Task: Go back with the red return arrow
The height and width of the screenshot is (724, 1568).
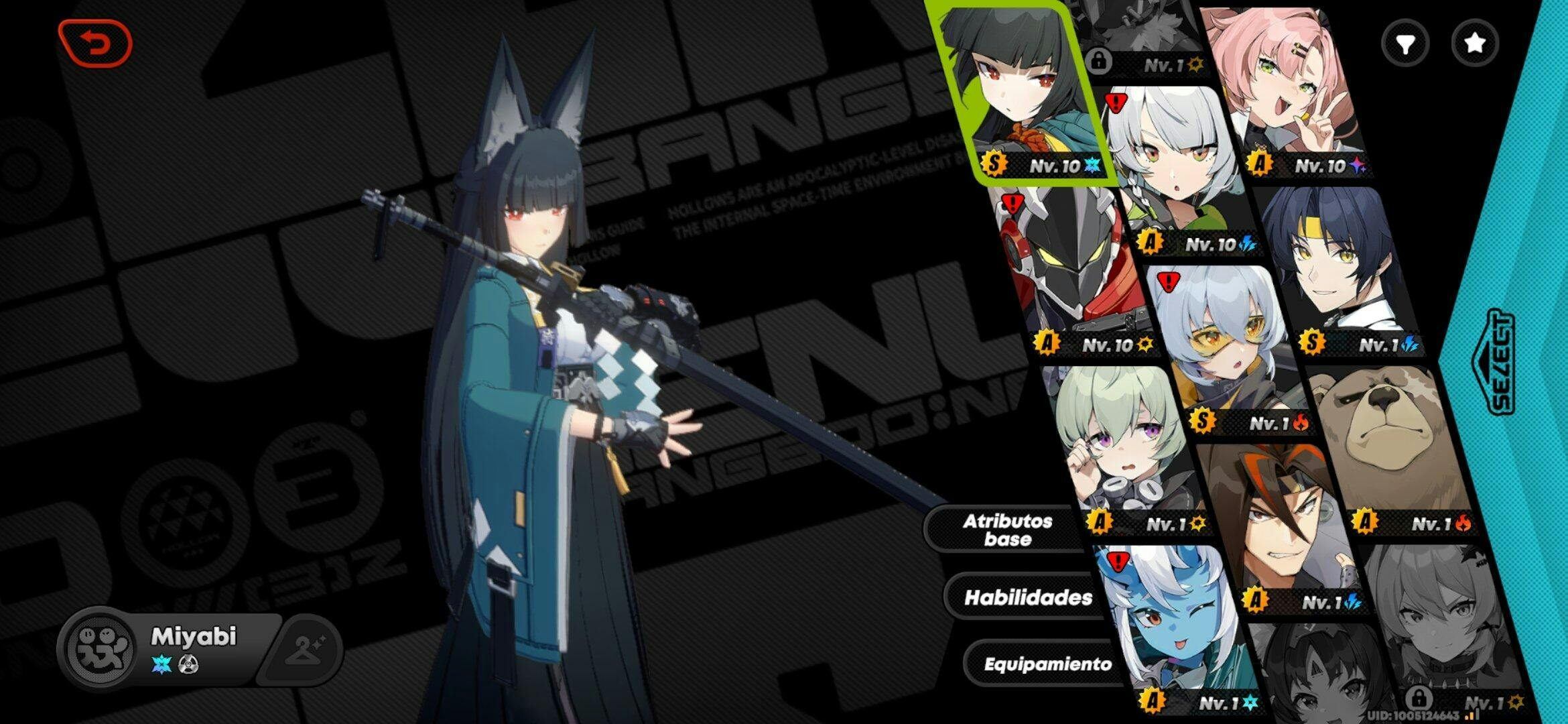Action: coord(95,44)
